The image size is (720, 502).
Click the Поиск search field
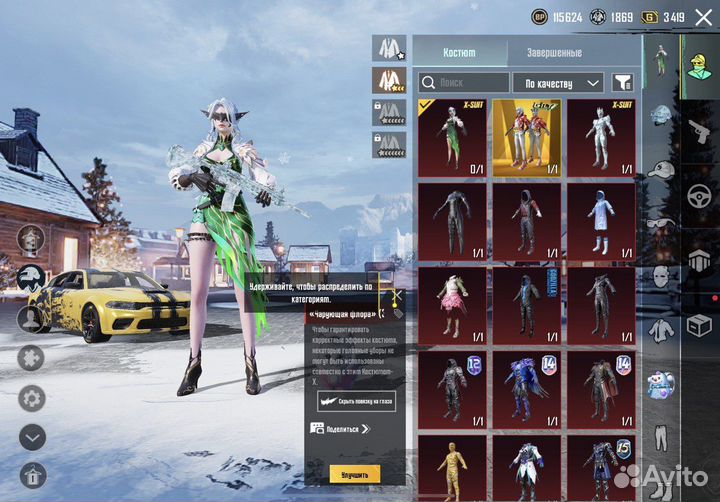(463, 83)
